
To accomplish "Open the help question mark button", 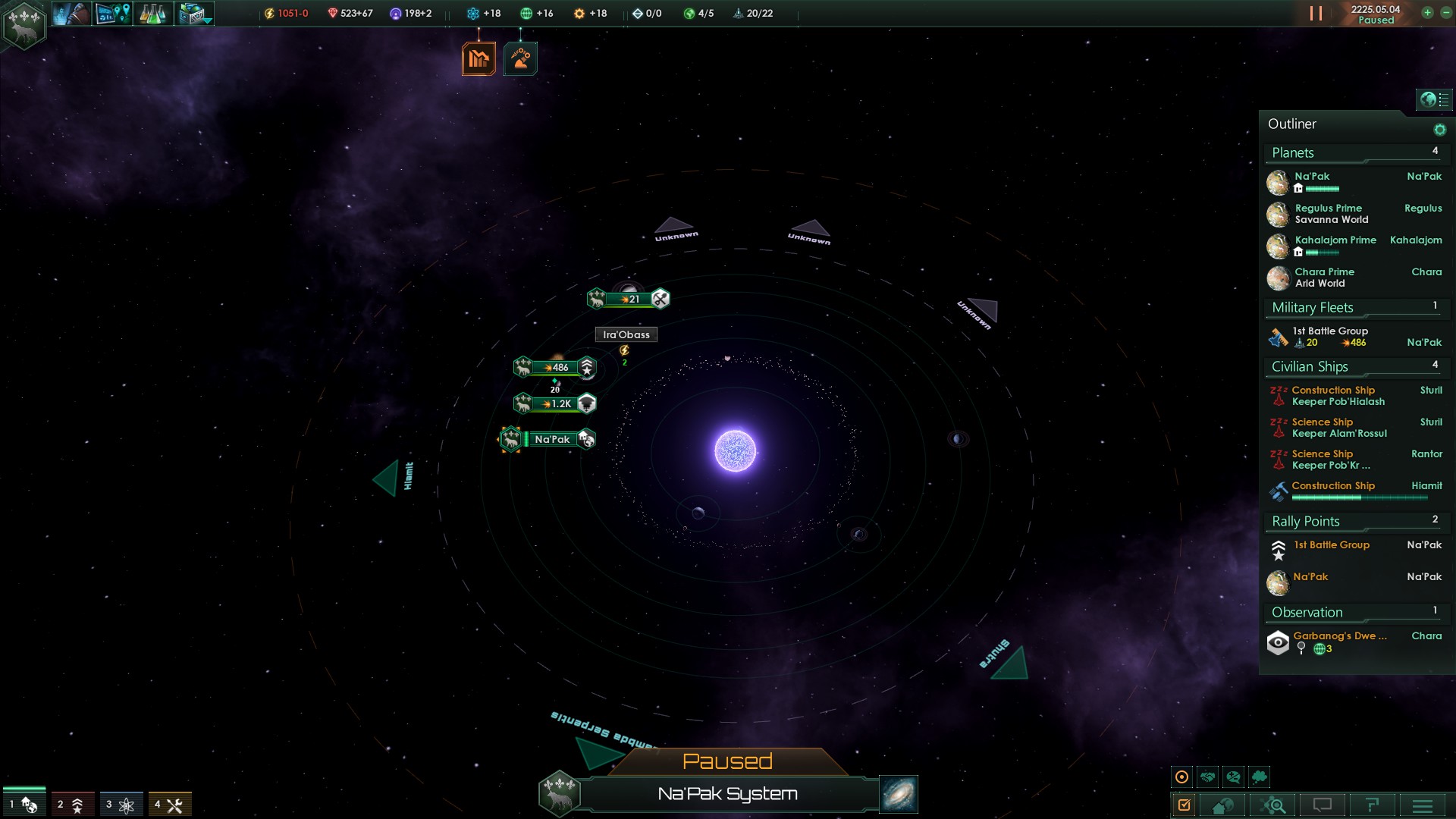I will click(1372, 805).
